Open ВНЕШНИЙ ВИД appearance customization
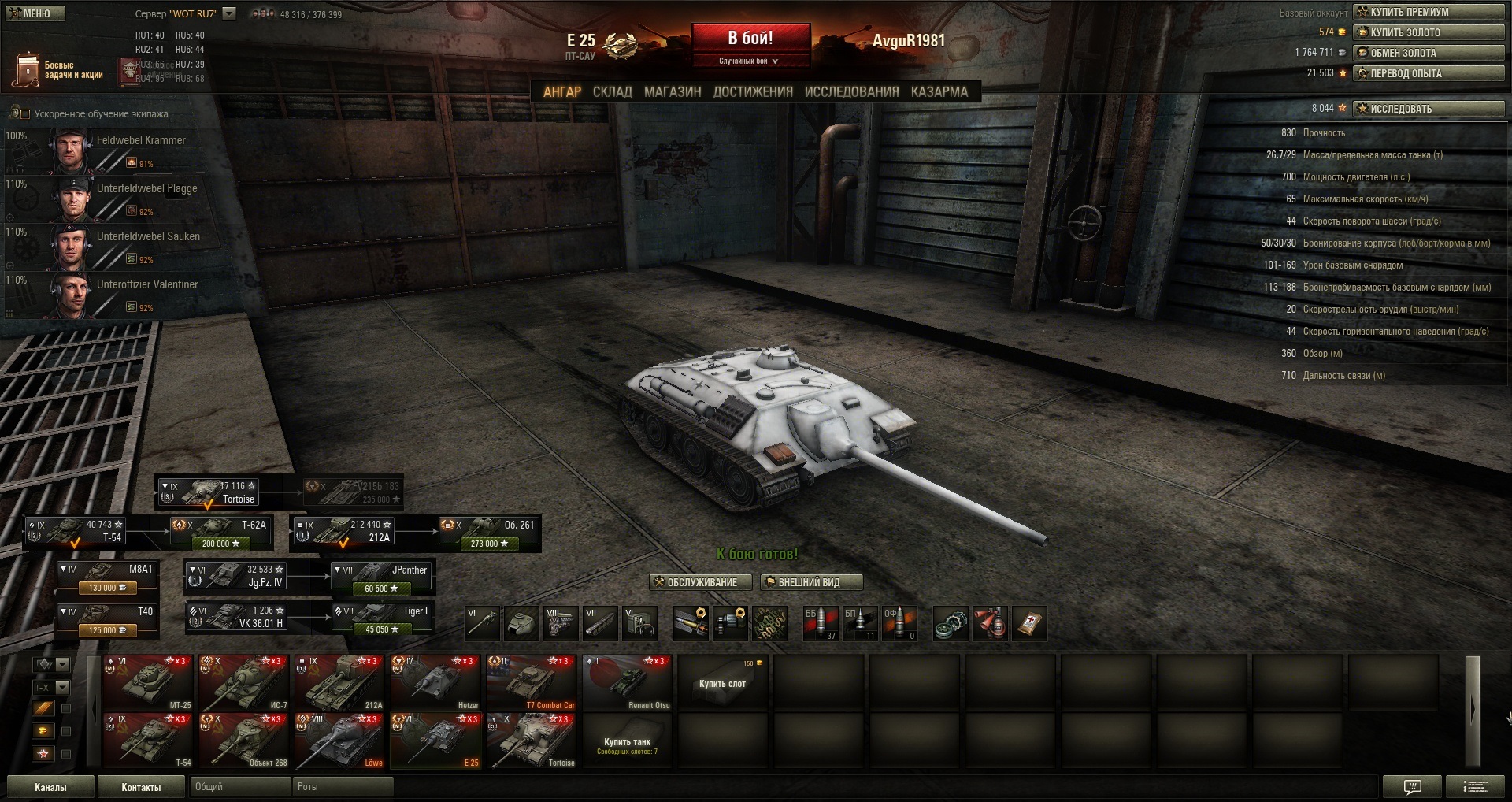The height and width of the screenshot is (802, 1512). 810,582
